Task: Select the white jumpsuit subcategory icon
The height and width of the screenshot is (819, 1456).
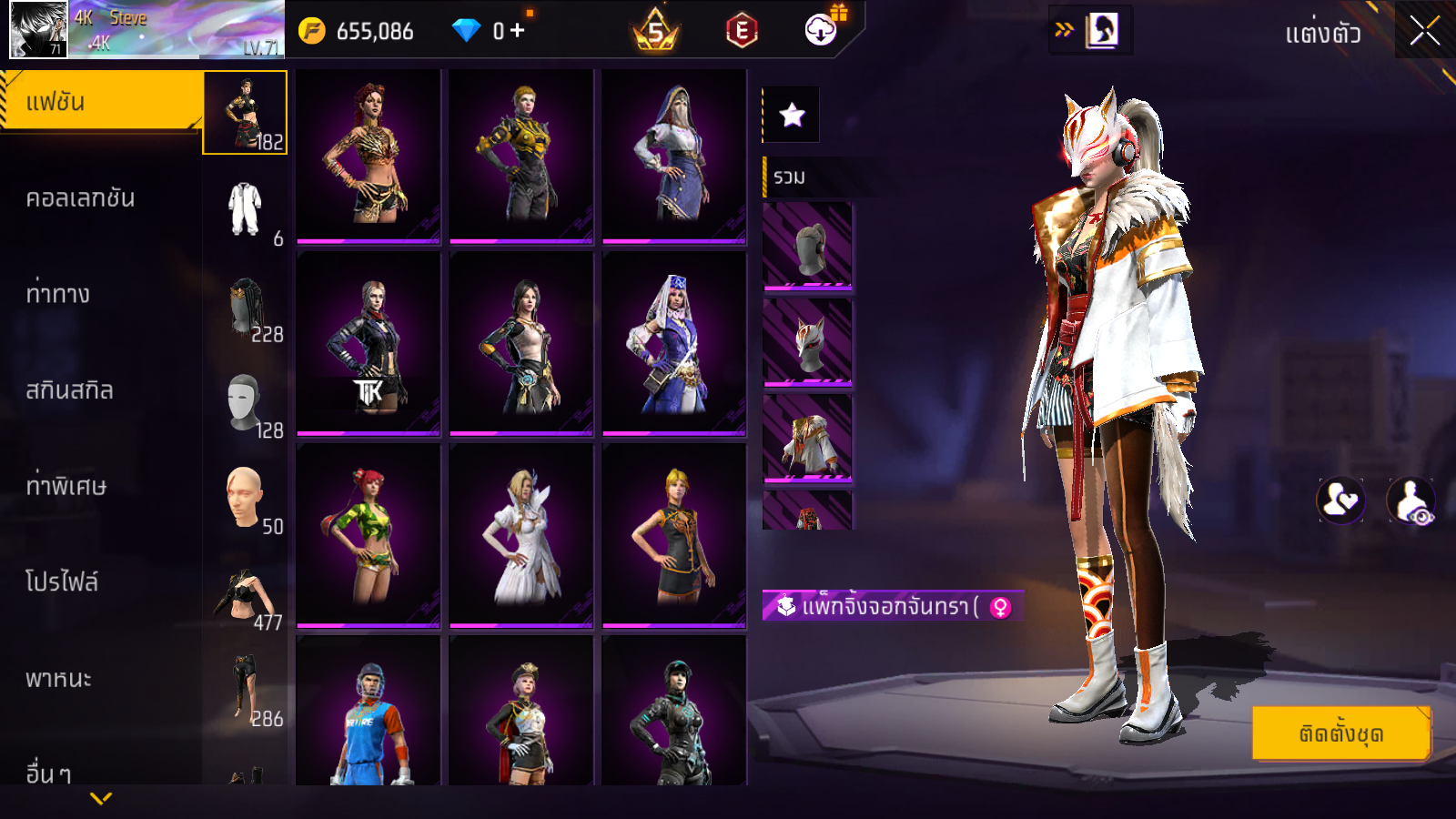Action: (245, 209)
